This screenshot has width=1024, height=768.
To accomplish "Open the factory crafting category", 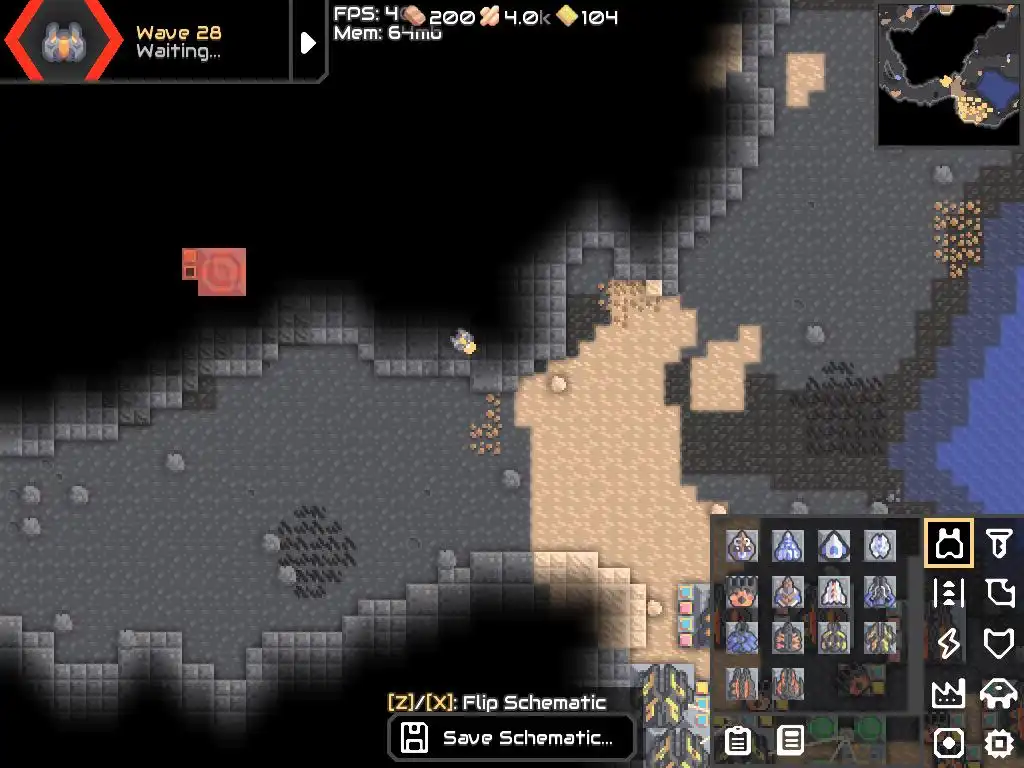I will pos(948,693).
